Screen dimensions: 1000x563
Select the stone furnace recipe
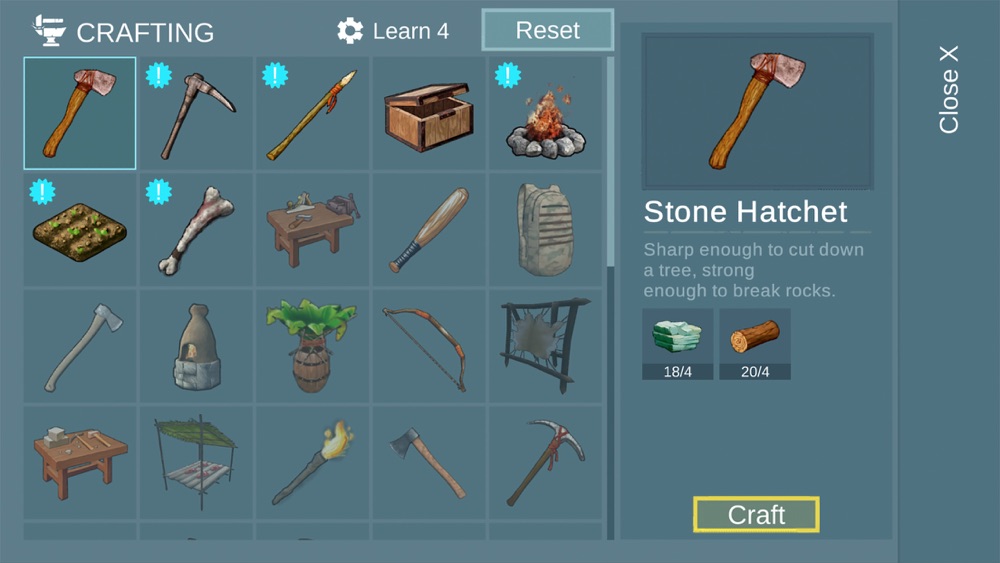tap(196, 346)
